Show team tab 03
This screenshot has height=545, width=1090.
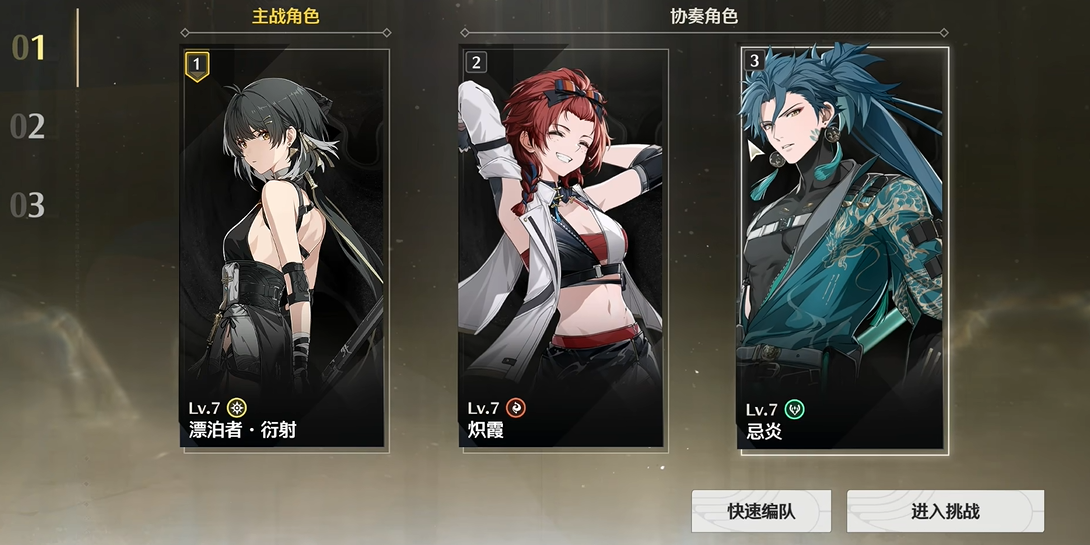28,206
